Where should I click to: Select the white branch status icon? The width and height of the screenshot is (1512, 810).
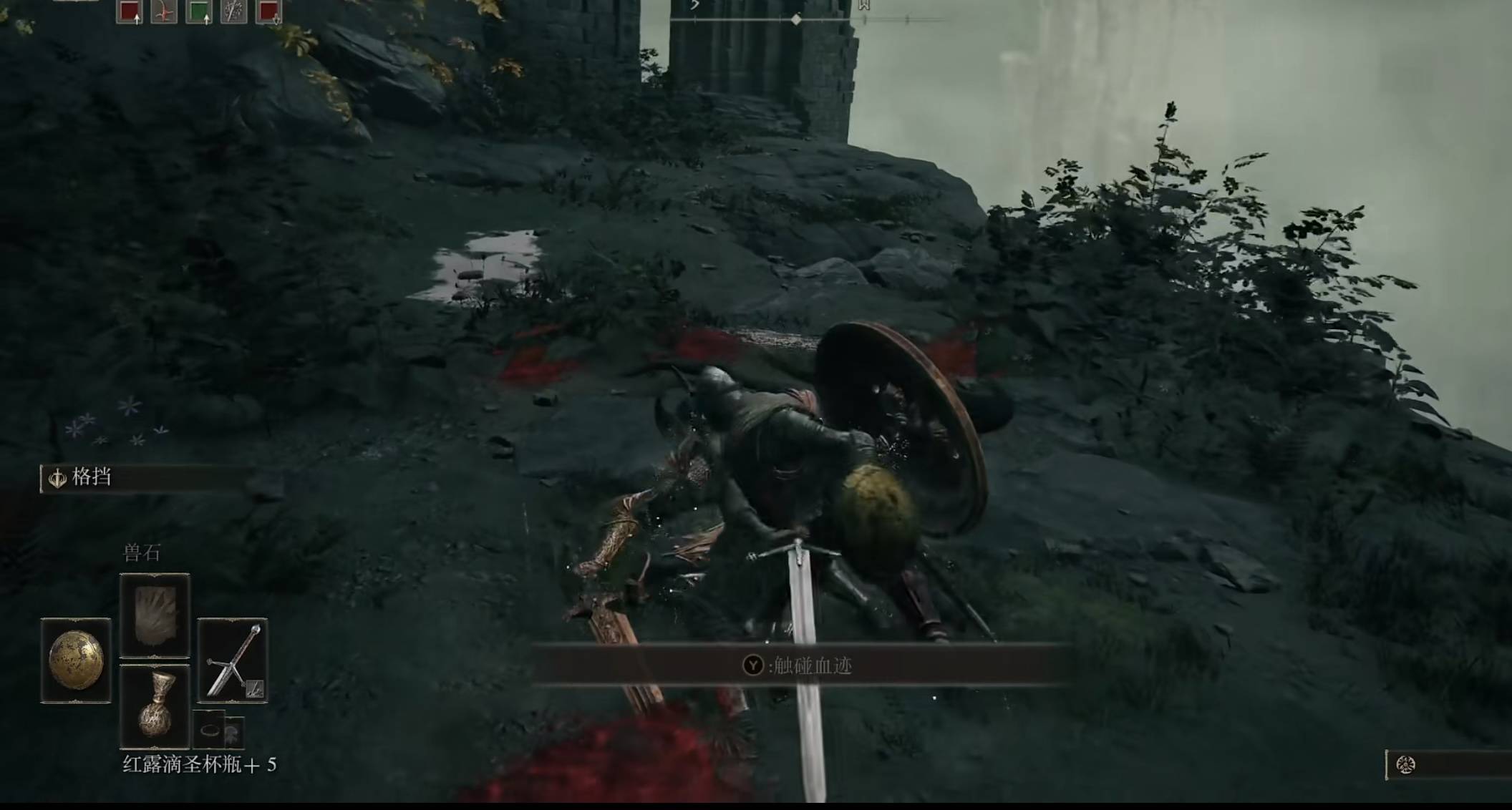click(233, 11)
